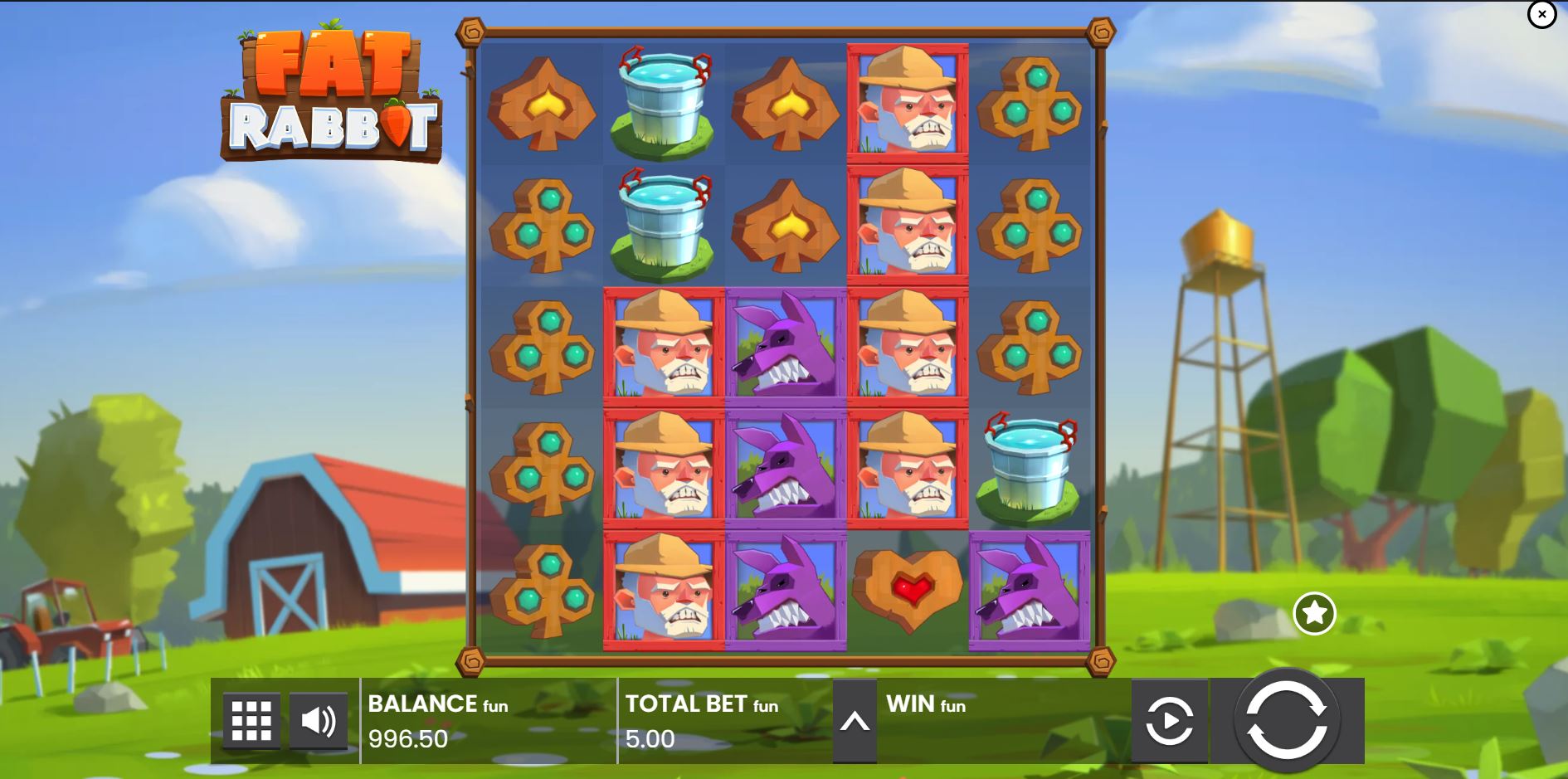Open the autoplay spin options
The image size is (1568, 779).
point(1170,721)
